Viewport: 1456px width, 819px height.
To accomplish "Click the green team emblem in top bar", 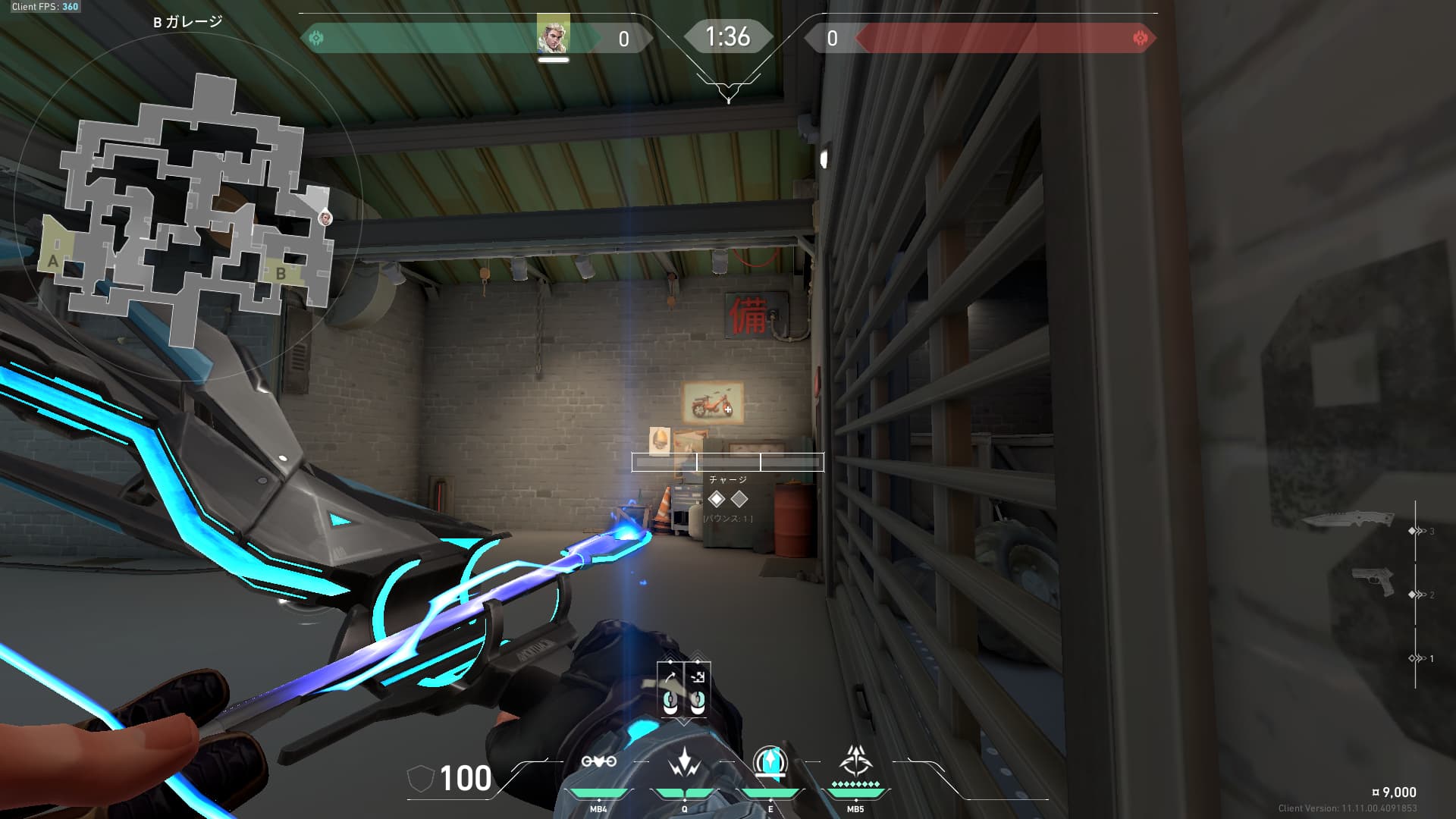I will (317, 38).
